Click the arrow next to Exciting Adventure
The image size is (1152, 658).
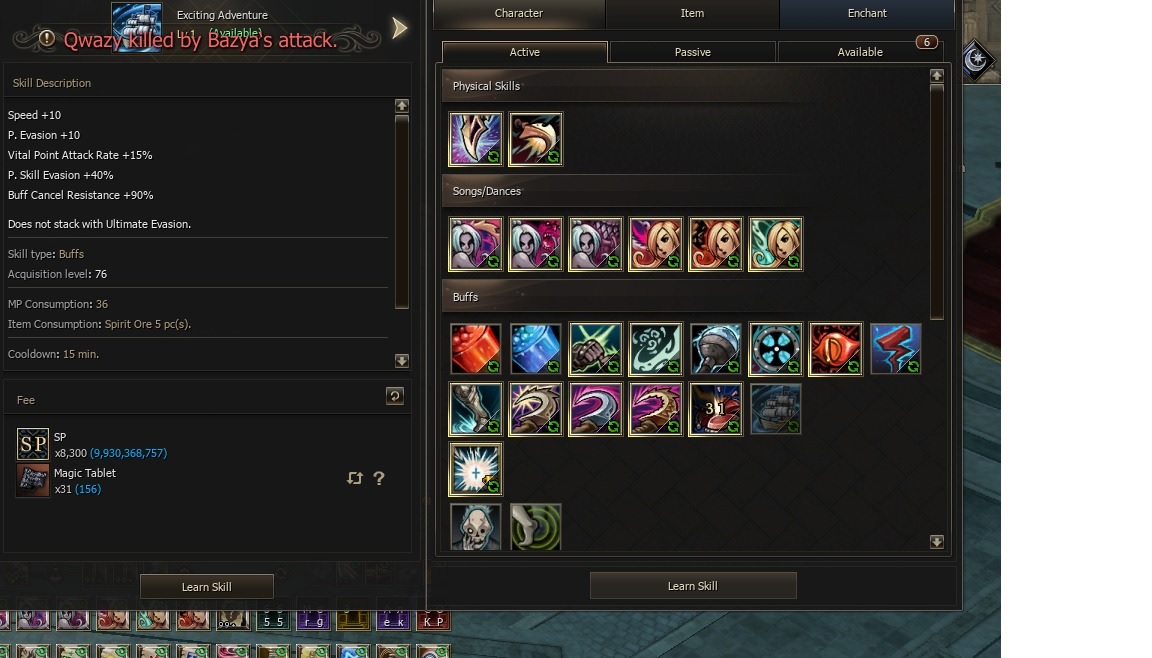[x=400, y=28]
